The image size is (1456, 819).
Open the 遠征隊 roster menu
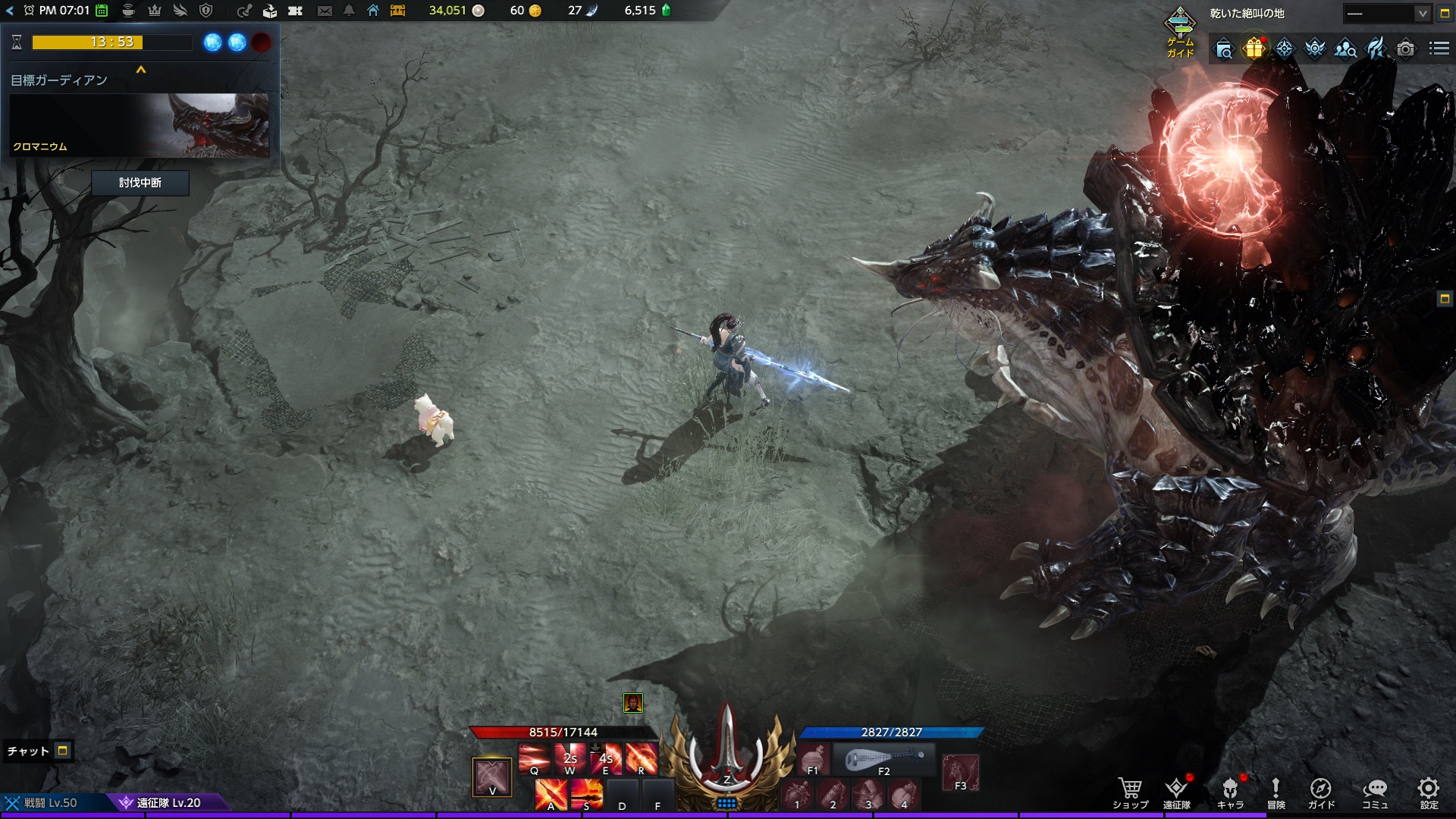pyautogui.click(x=1176, y=792)
